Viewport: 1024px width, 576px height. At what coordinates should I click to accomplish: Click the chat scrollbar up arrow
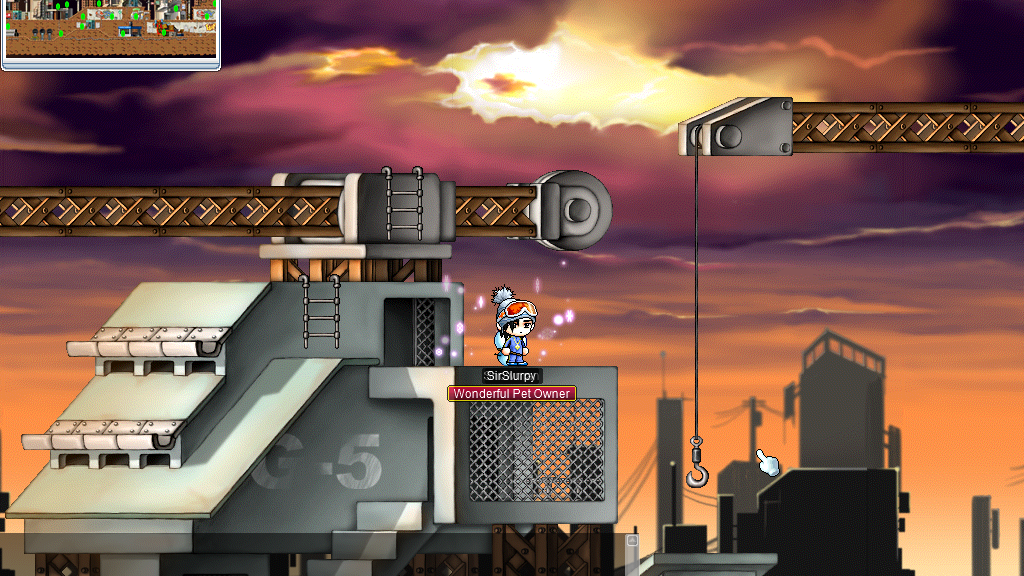(x=631, y=541)
